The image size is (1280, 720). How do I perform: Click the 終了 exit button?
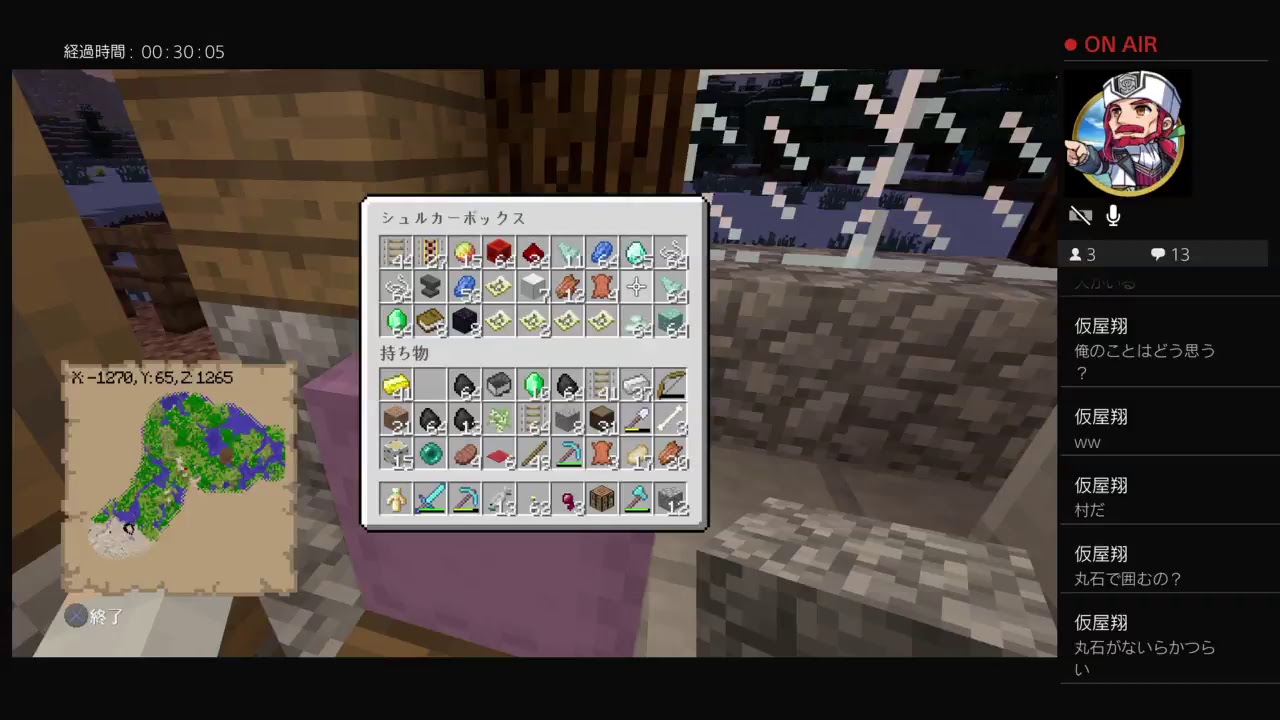pos(95,617)
